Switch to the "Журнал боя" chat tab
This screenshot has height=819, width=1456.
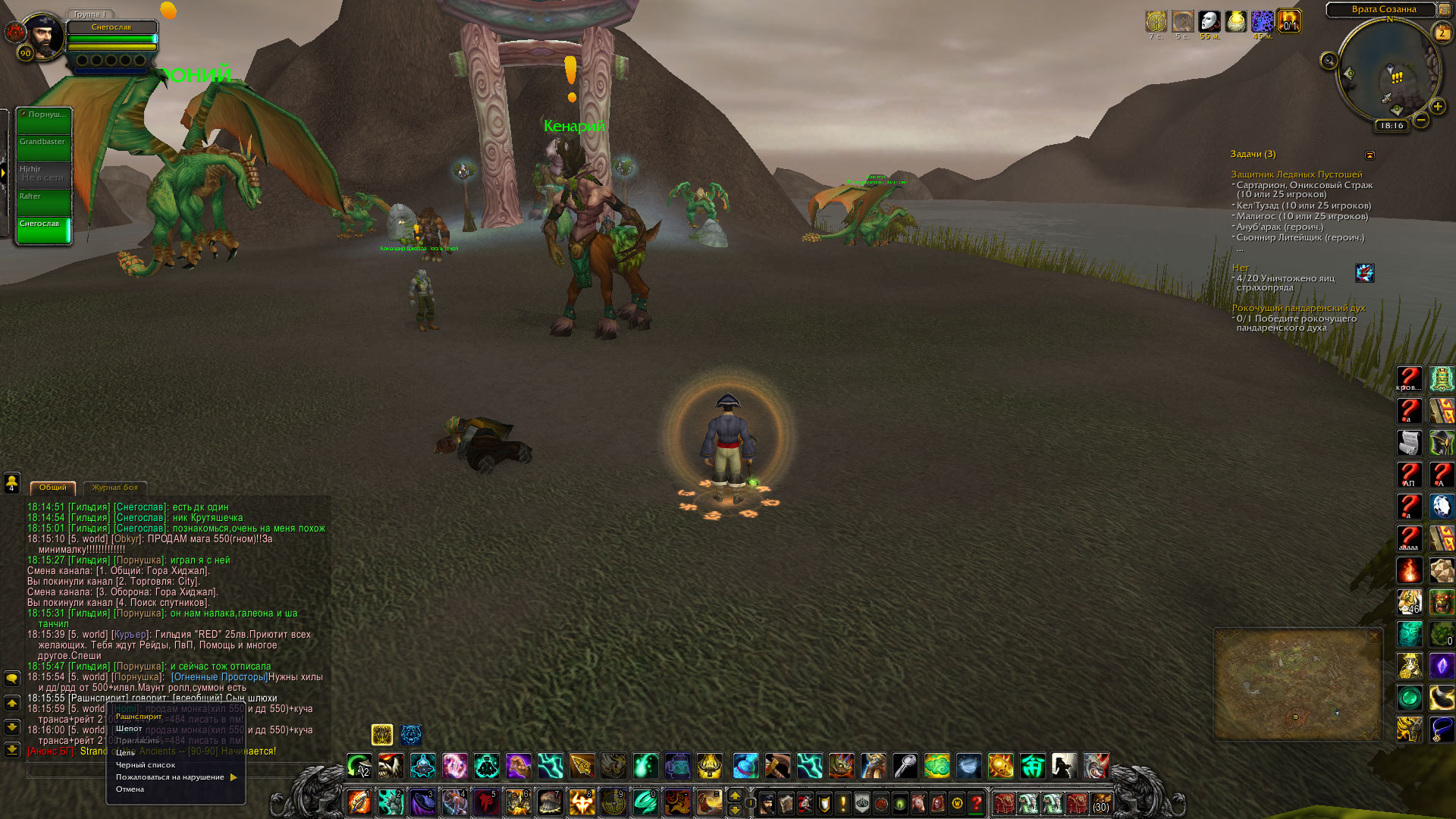coord(115,488)
